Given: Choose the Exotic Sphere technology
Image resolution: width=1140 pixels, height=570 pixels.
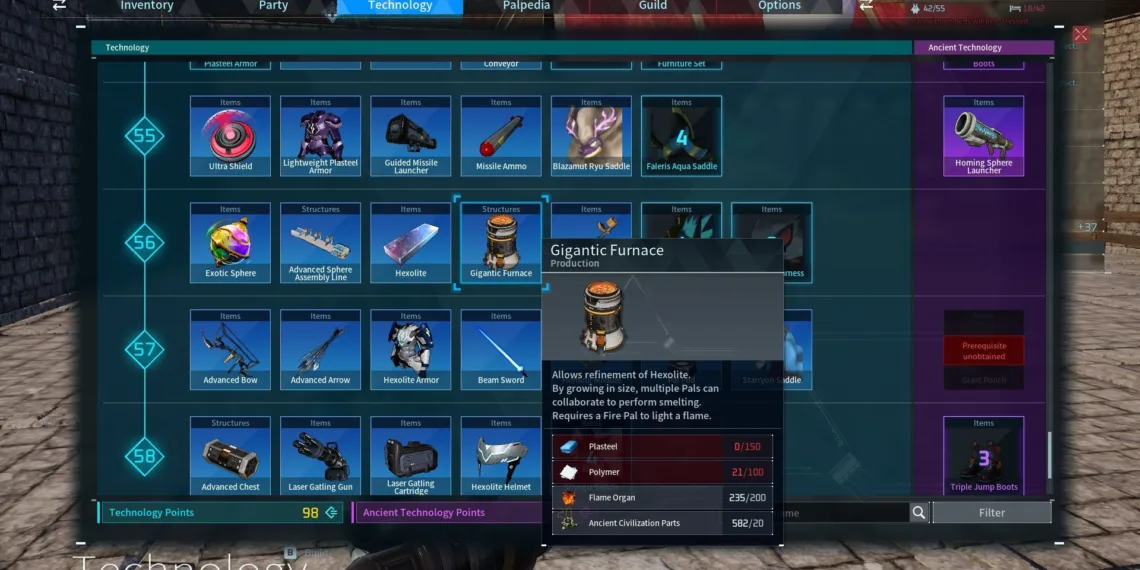Looking at the screenshot, I should click(x=230, y=243).
